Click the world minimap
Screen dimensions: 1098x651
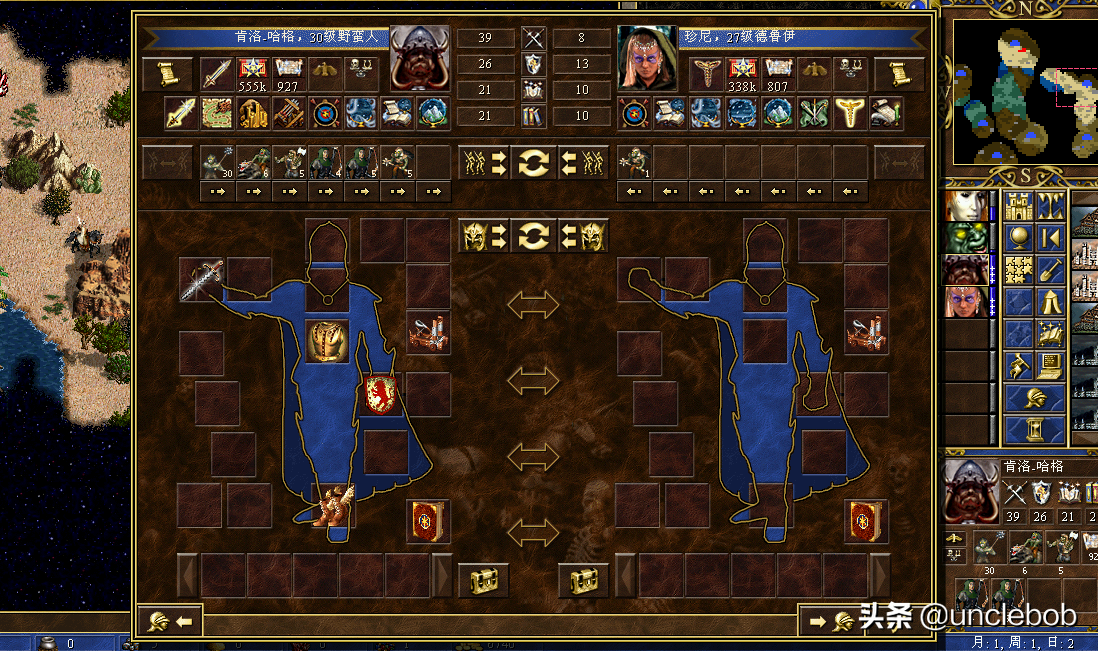coord(1024,92)
